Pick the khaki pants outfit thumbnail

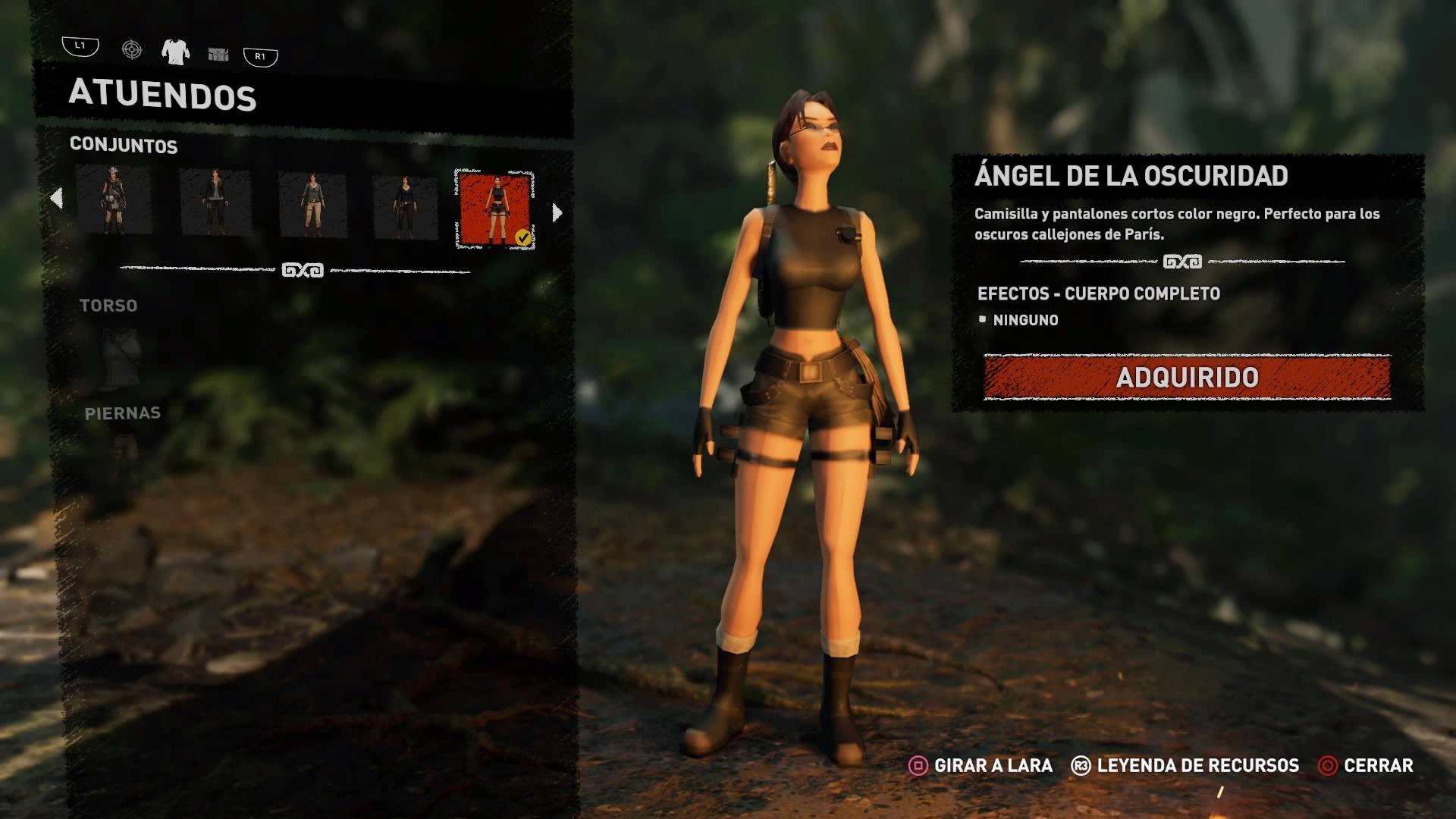coord(312,205)
